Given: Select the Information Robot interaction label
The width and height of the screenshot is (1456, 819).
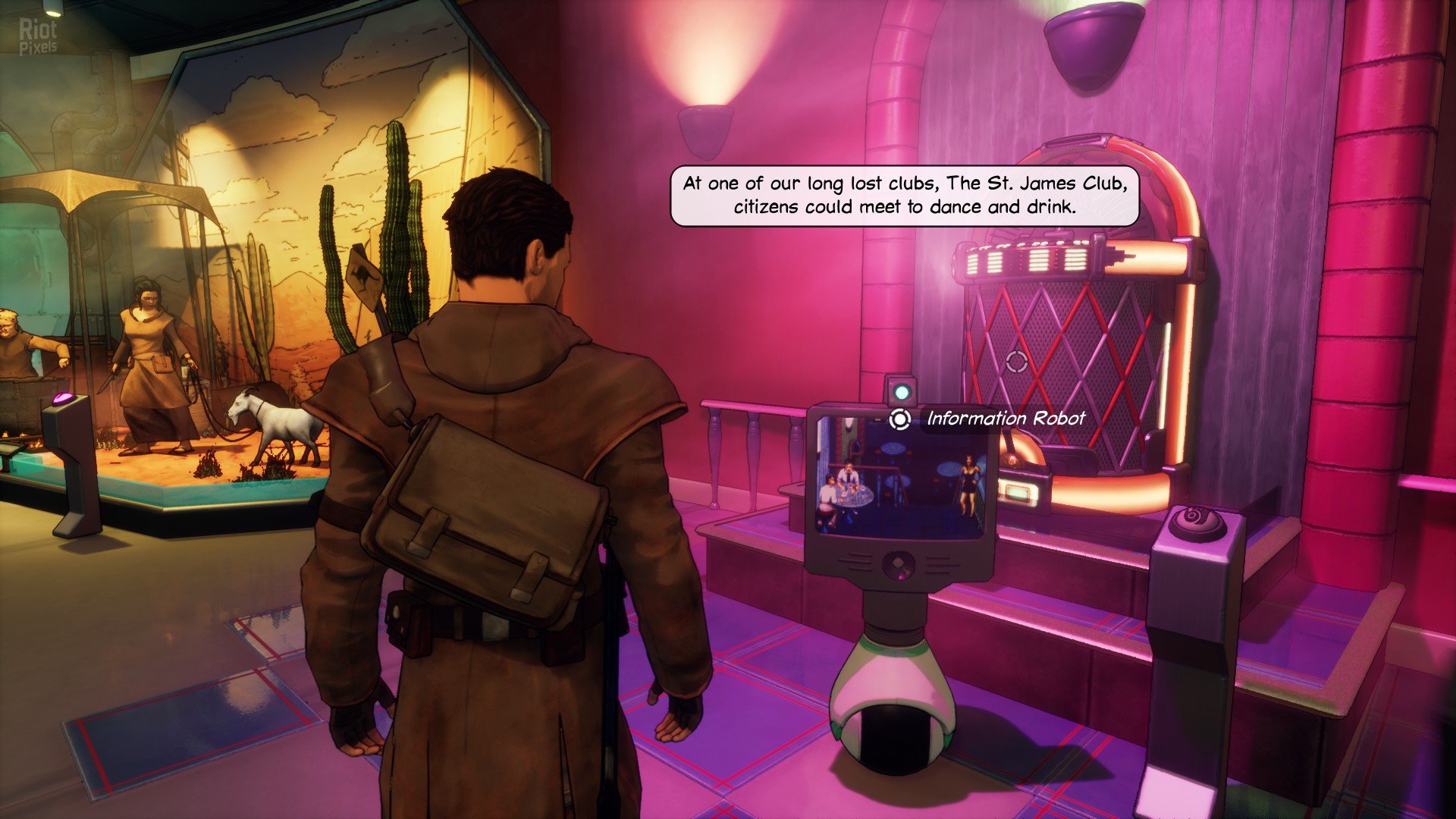Looking at the screenshot, I should click(x=1005, y=419).
